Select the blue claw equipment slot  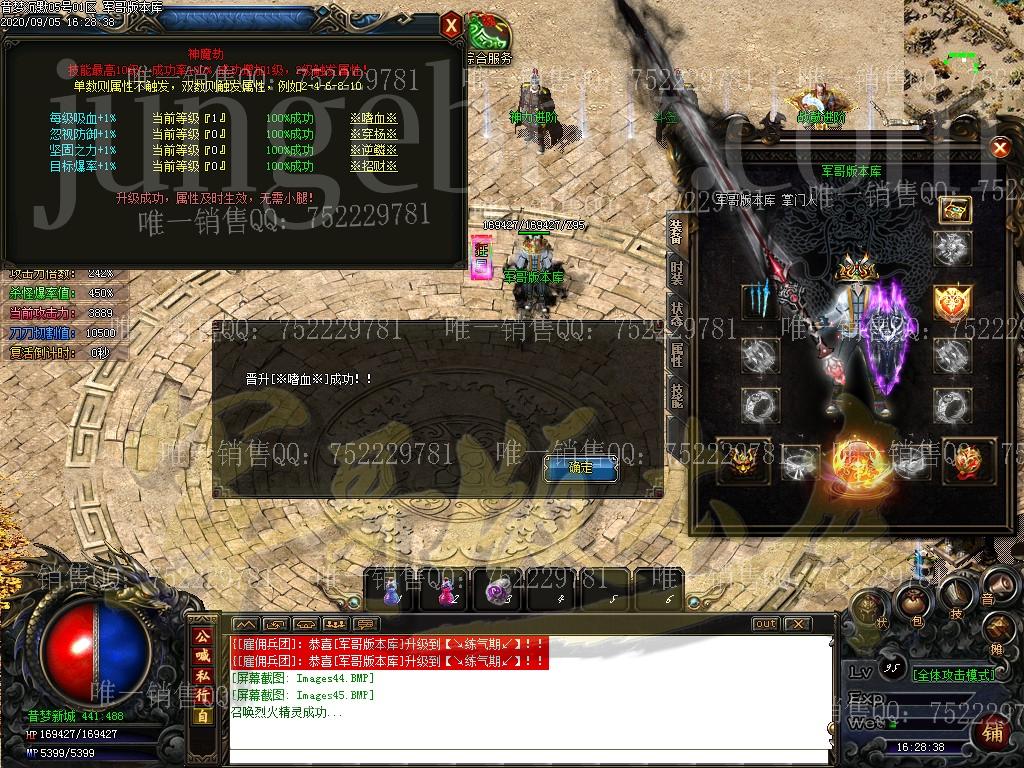[759, 299]
